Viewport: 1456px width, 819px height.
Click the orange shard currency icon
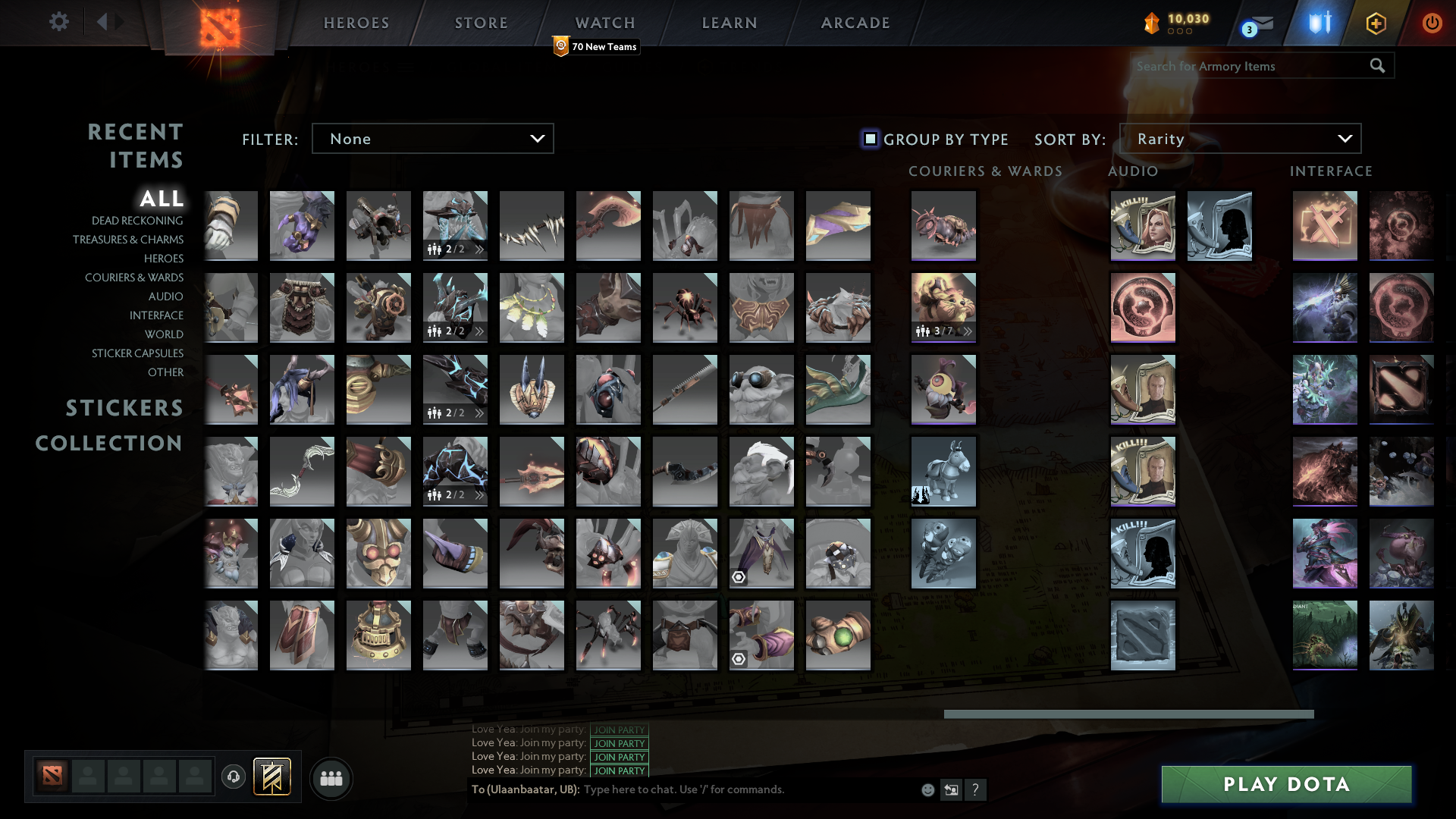[x=1151, y=23]
